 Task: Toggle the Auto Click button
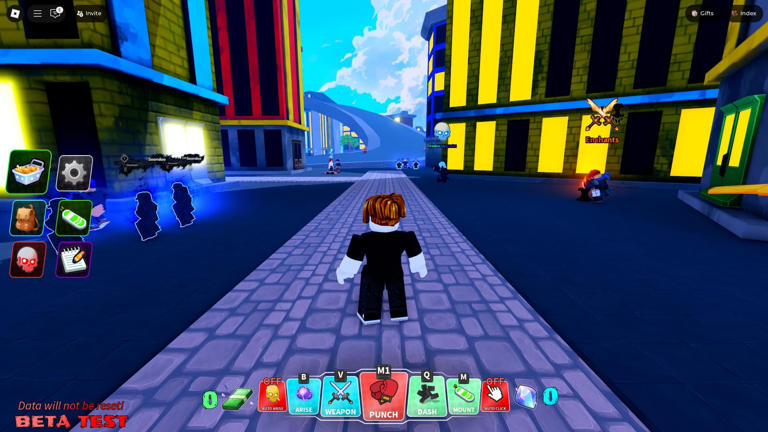coord(495,397)
